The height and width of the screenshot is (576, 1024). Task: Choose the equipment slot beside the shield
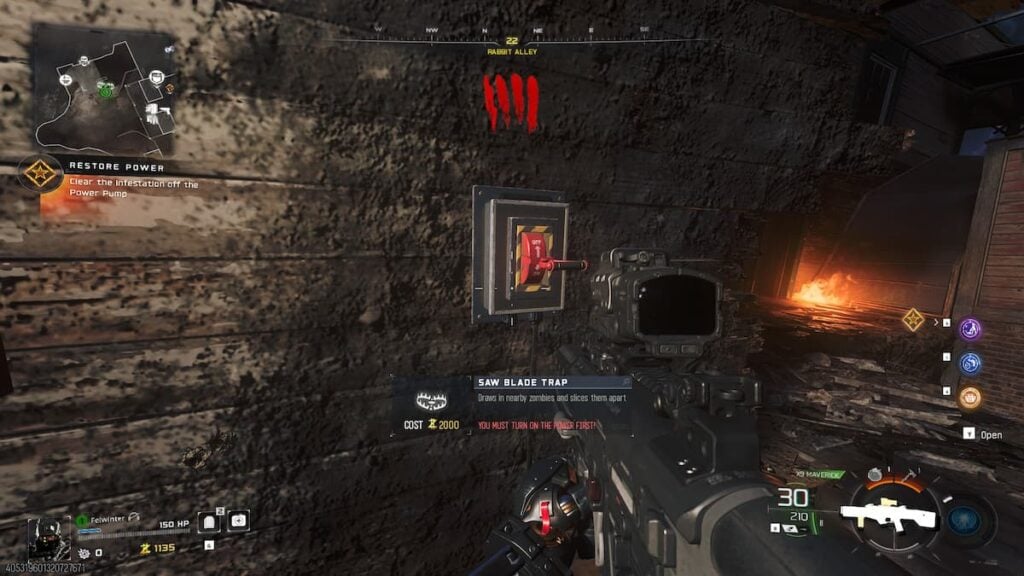[x=239, y=521]
